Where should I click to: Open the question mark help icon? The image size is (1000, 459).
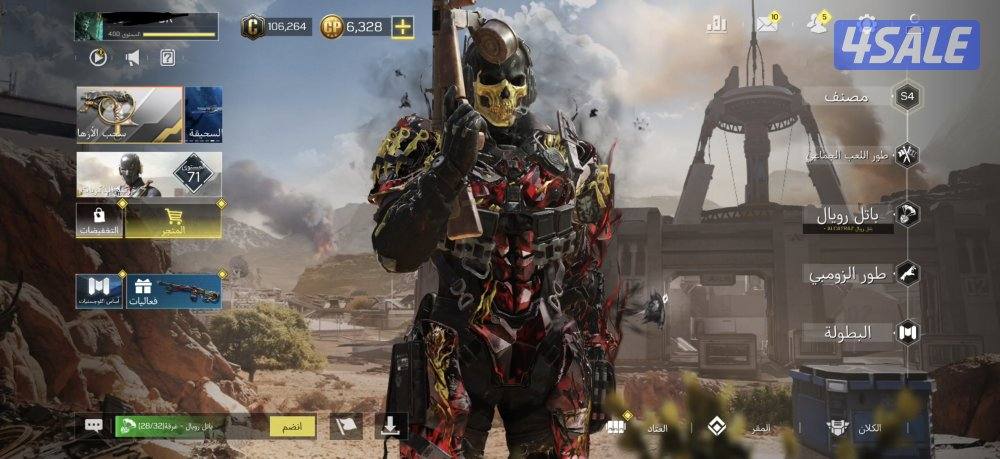coord(167,57)
